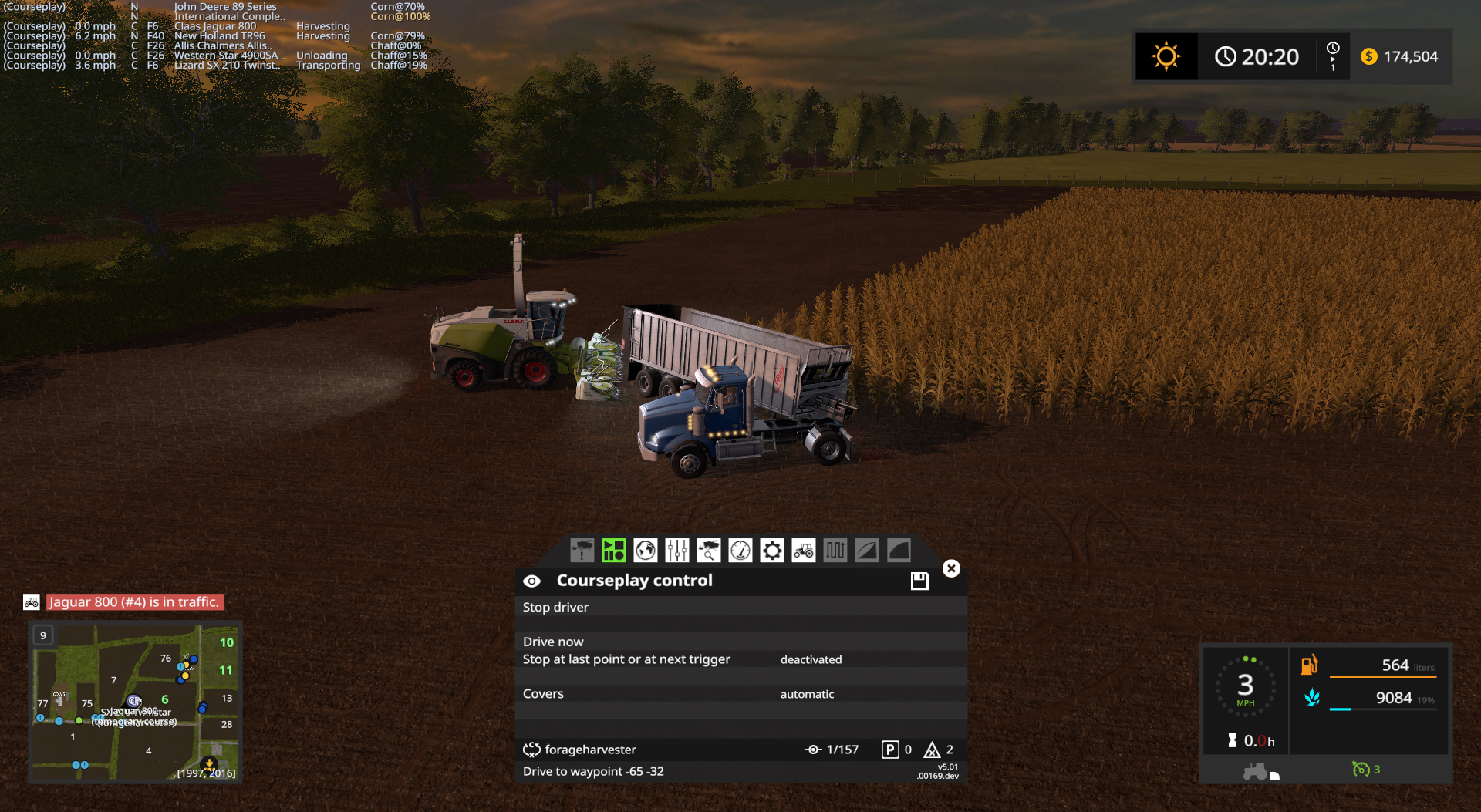
Task: Hide the Courseplay HUD using the eye icon
Action: [x=531, y=581]
